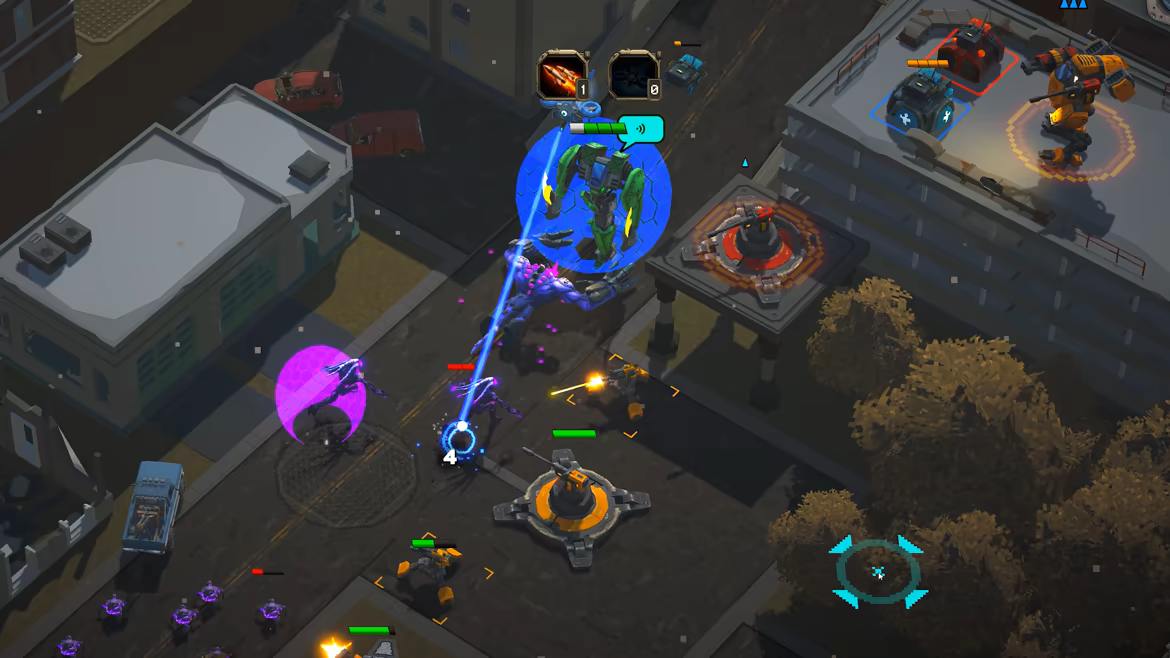Image resolution: width=1170 pixels, height=658 pixels.
Task: Select the darkened ability icon showing 0
Action: point(633,75)
